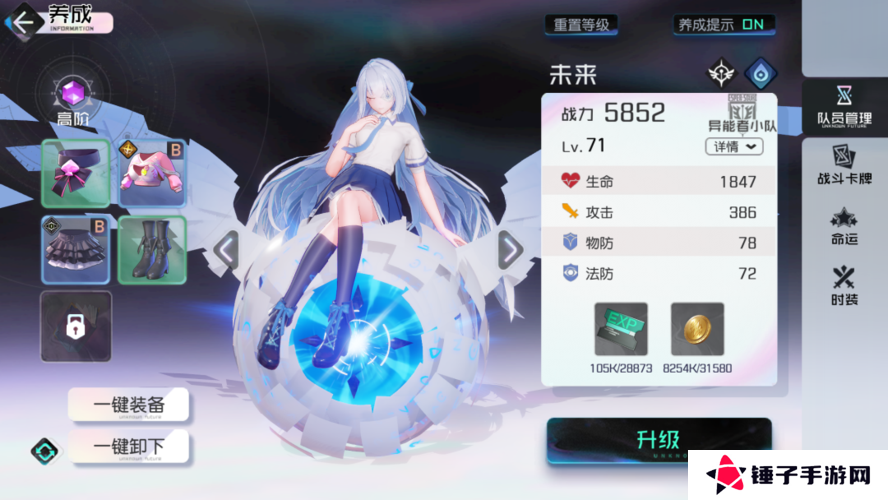
Task: Select the pink bow accessory slot
Action: click(76, 173)
